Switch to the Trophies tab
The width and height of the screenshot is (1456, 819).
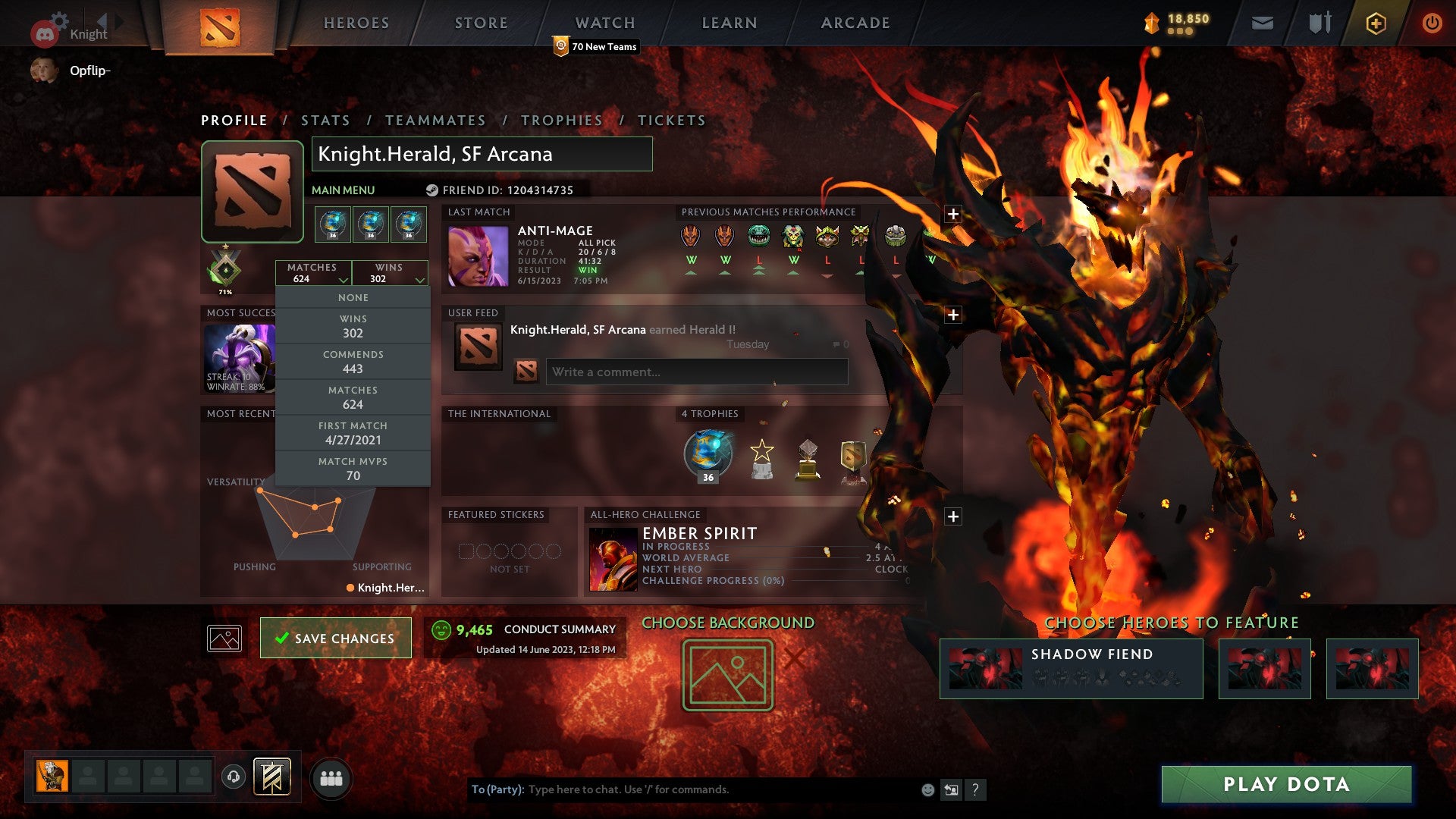(x=561, y=120)
